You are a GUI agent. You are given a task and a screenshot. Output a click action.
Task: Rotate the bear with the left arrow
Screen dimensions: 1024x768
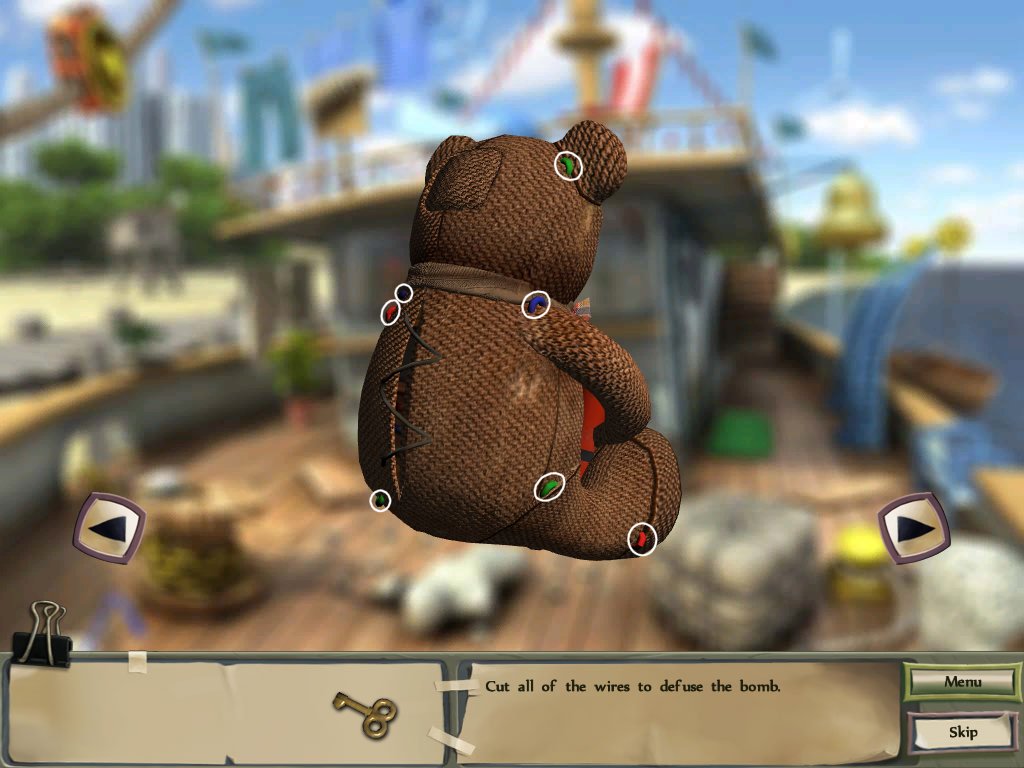click(110, 527)
